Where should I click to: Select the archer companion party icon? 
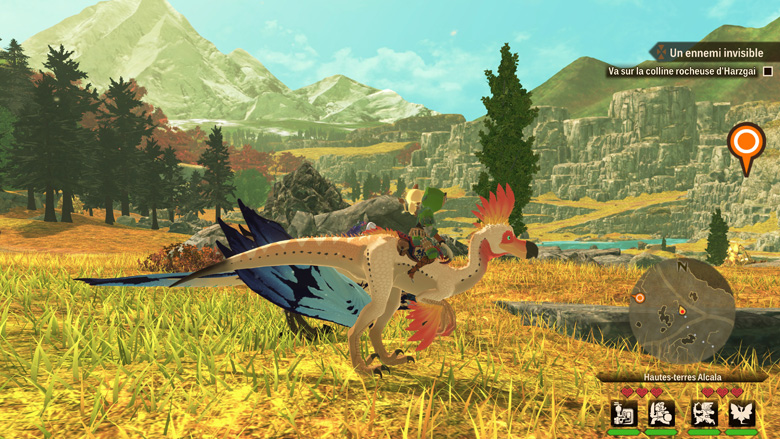click(704, 412)
